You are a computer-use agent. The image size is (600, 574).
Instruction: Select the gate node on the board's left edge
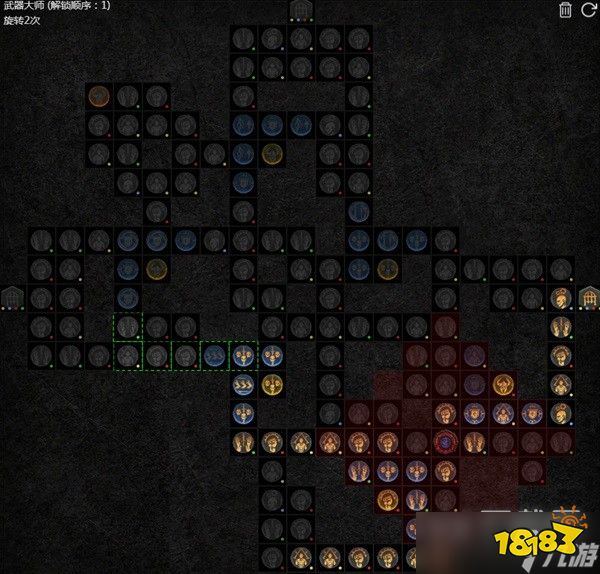point(12,297)
